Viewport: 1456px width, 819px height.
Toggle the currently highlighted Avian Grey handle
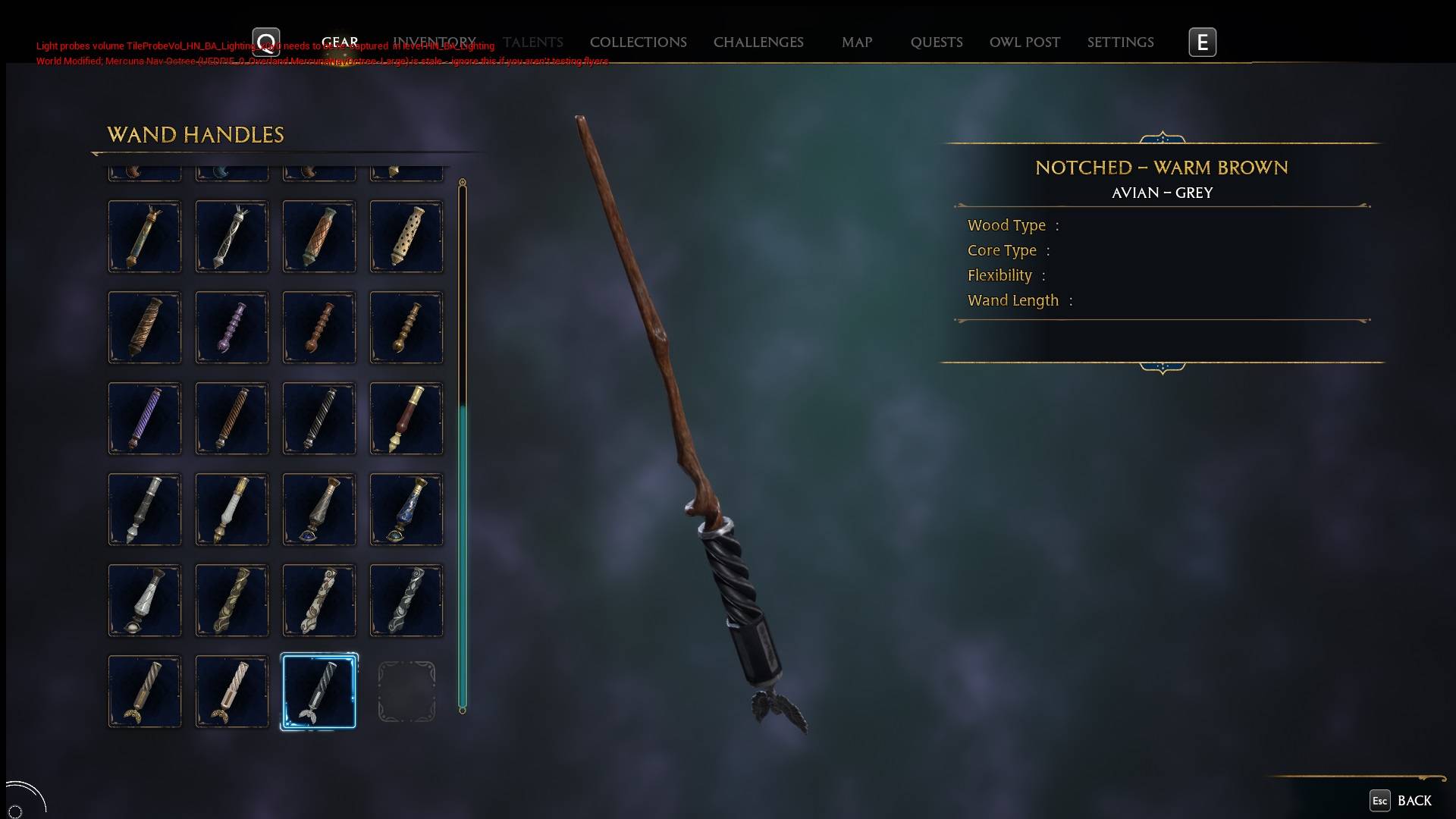(x=318, y=692)
